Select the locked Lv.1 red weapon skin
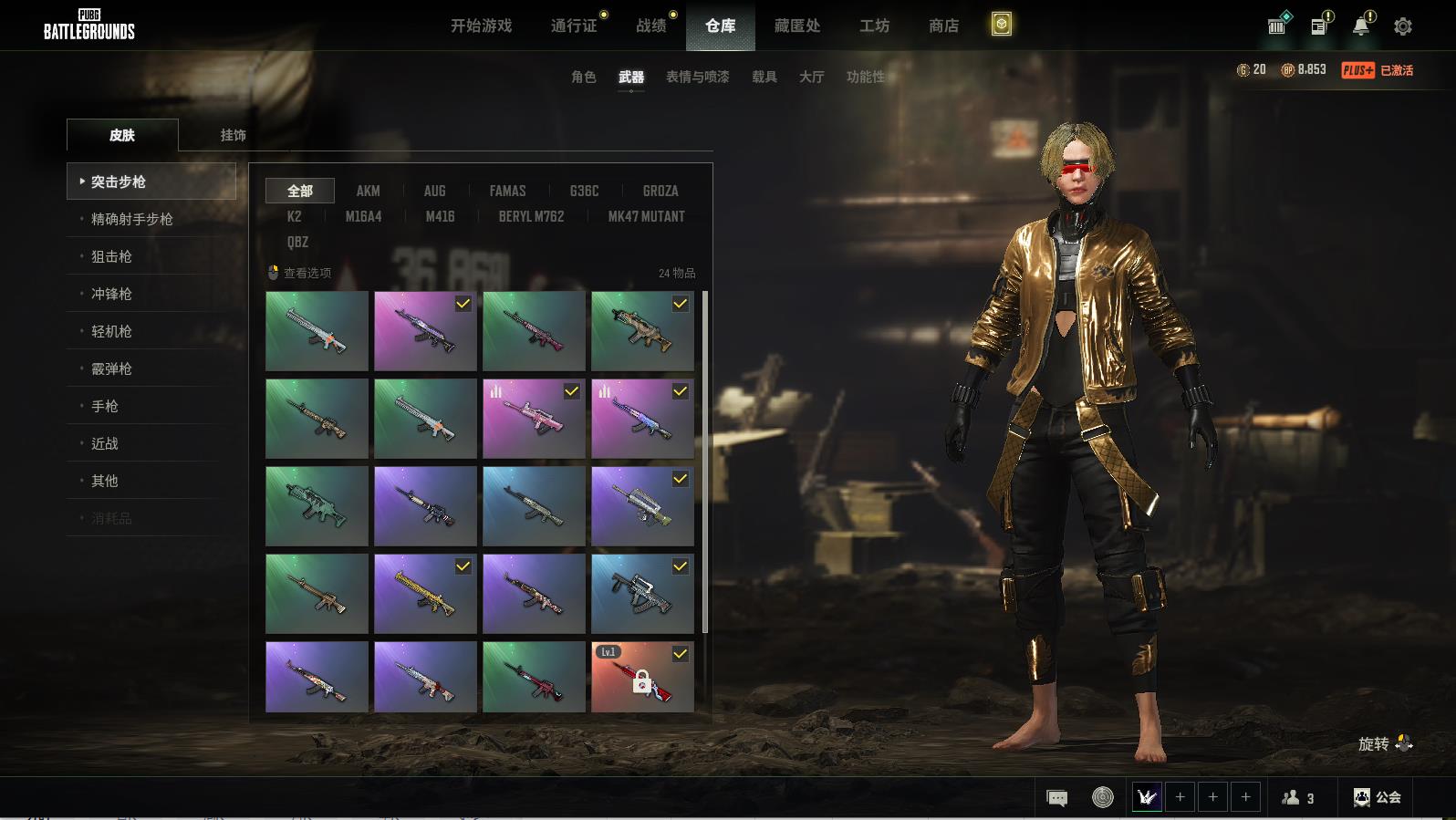The image size is (1456, 820). coord(642,677)
